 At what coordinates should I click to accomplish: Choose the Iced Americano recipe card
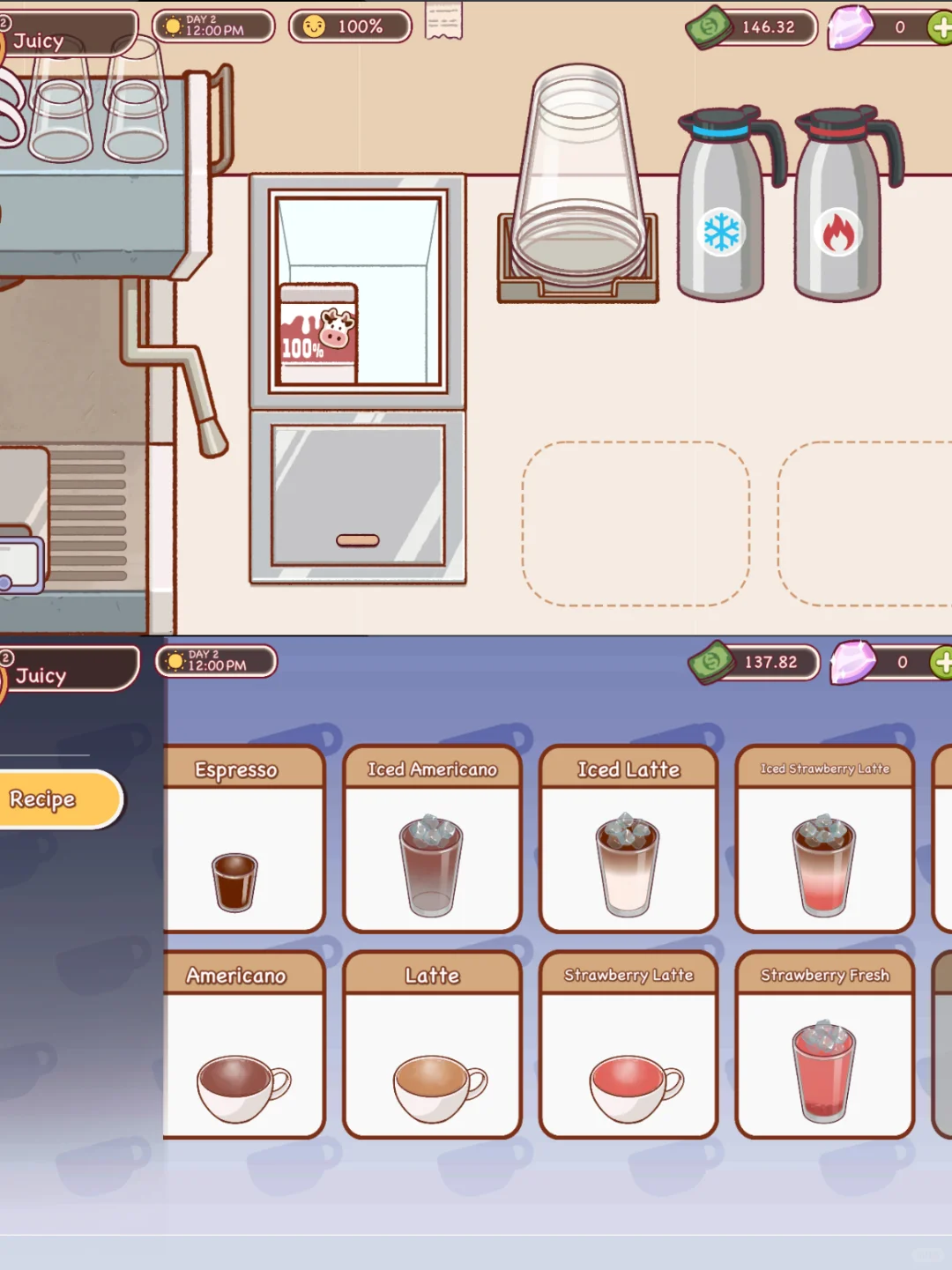[x=432, y=839]
